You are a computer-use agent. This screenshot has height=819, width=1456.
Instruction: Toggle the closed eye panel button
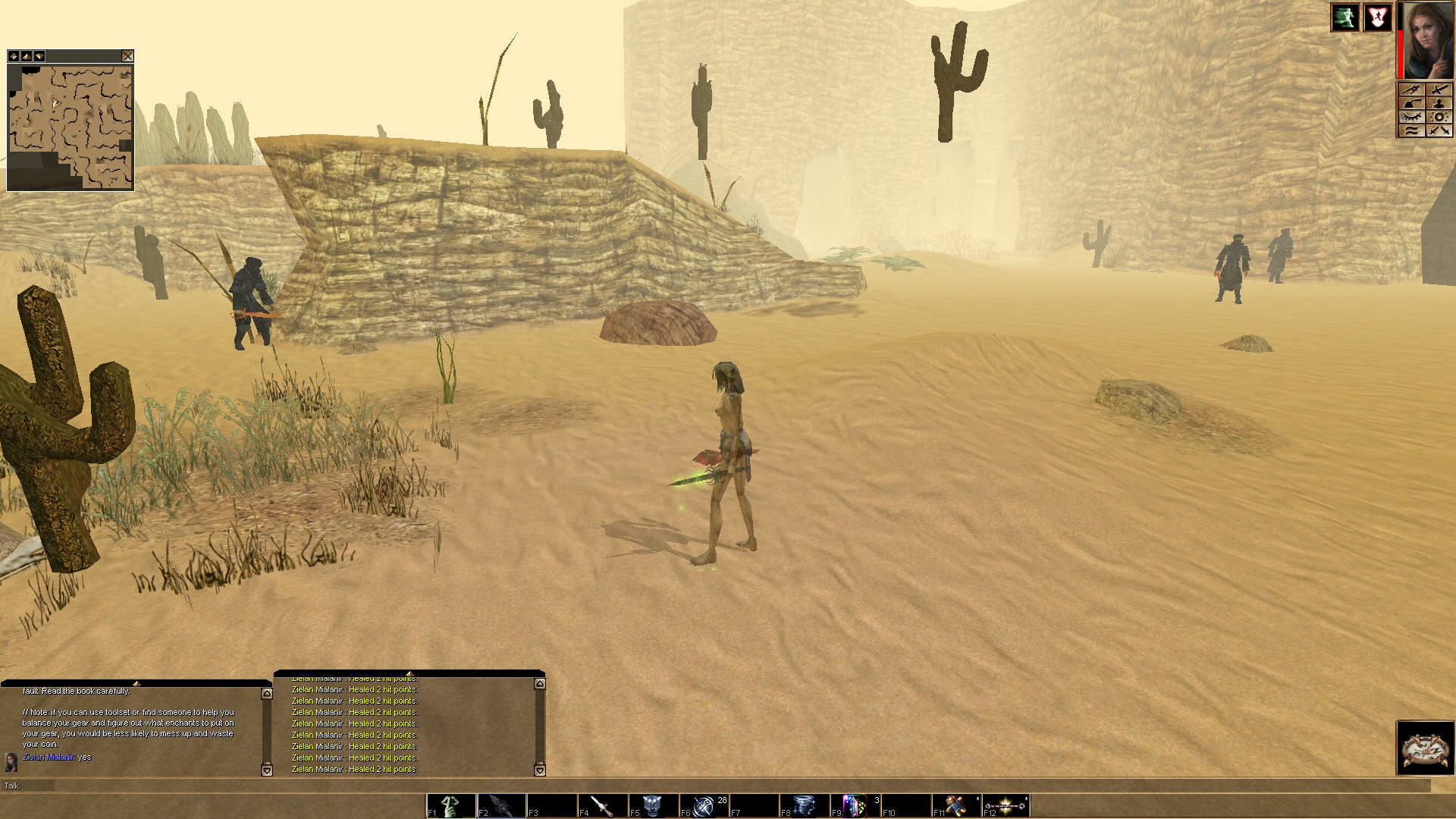tap(1410, 117)
